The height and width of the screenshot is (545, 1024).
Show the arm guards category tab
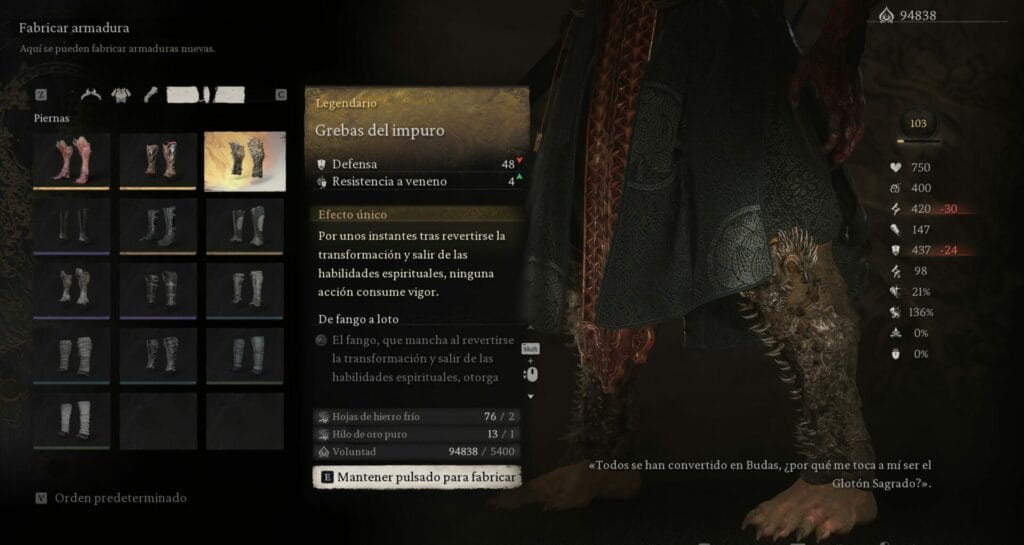click(151, 95)
